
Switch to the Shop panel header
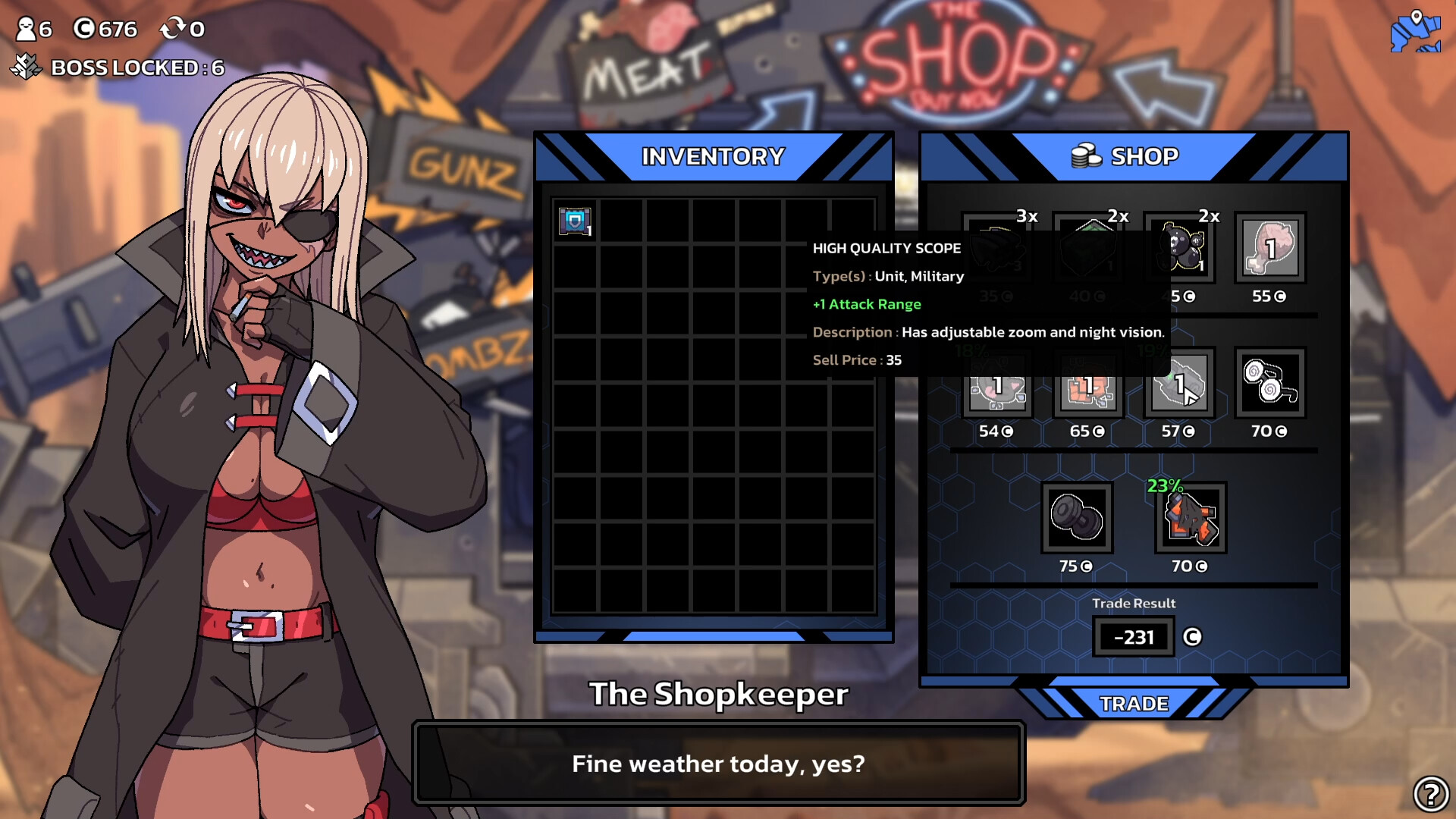(x=1135, y=156)
